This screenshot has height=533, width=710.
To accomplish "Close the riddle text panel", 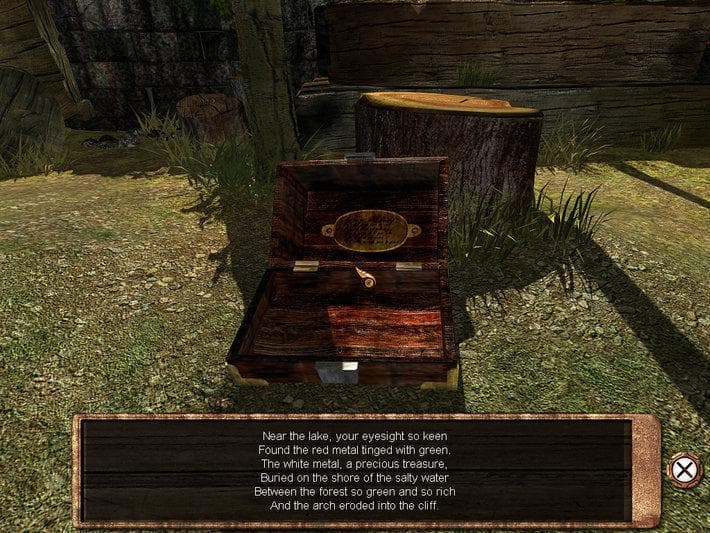I will pyautogui.click(x=683, y=469).
